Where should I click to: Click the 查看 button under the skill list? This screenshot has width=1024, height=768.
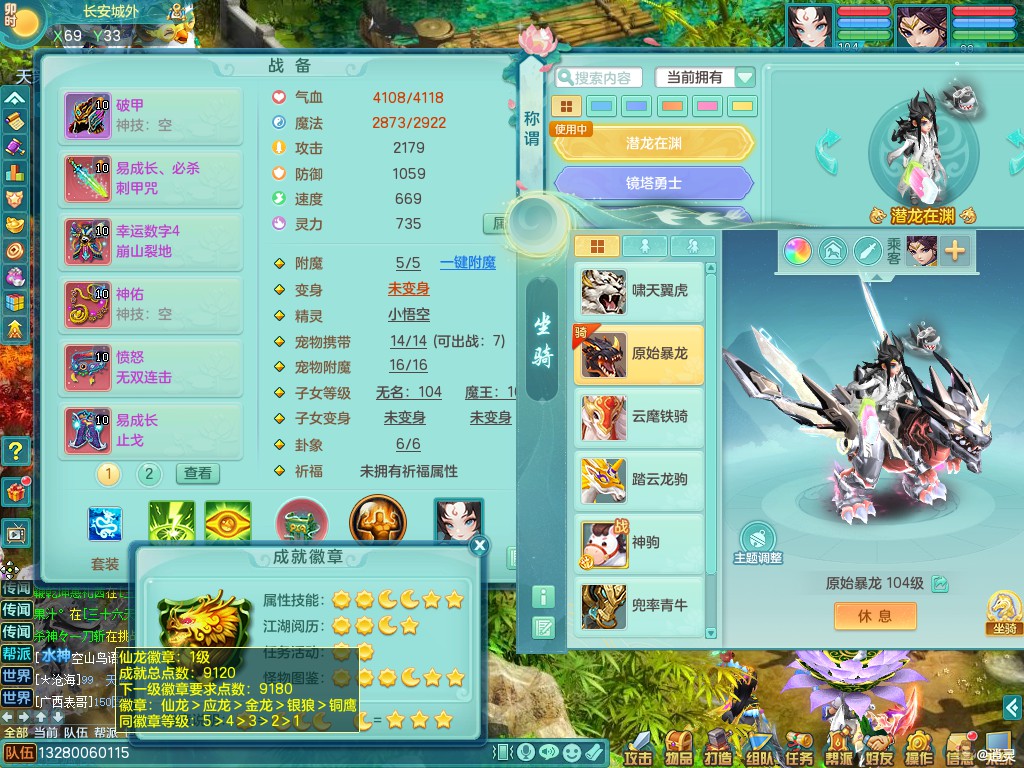pyautogui.click(x=198, y=473)
